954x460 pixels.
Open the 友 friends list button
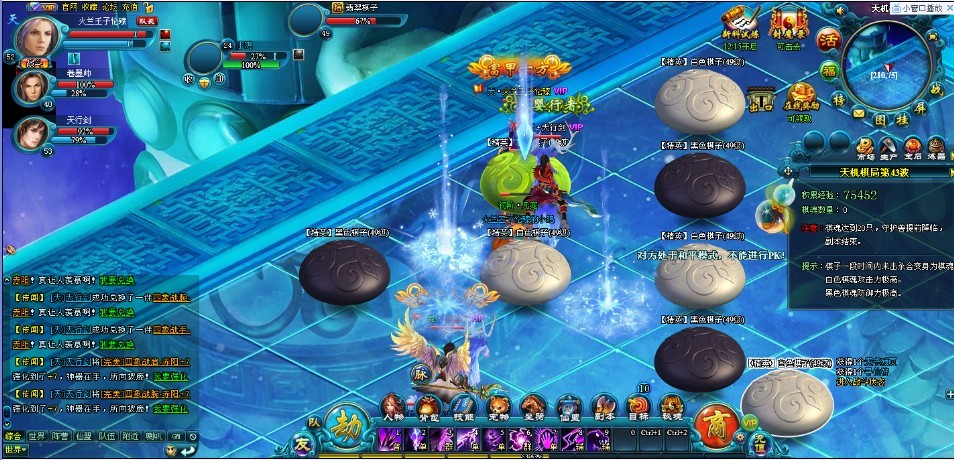[x=303, y=442]
